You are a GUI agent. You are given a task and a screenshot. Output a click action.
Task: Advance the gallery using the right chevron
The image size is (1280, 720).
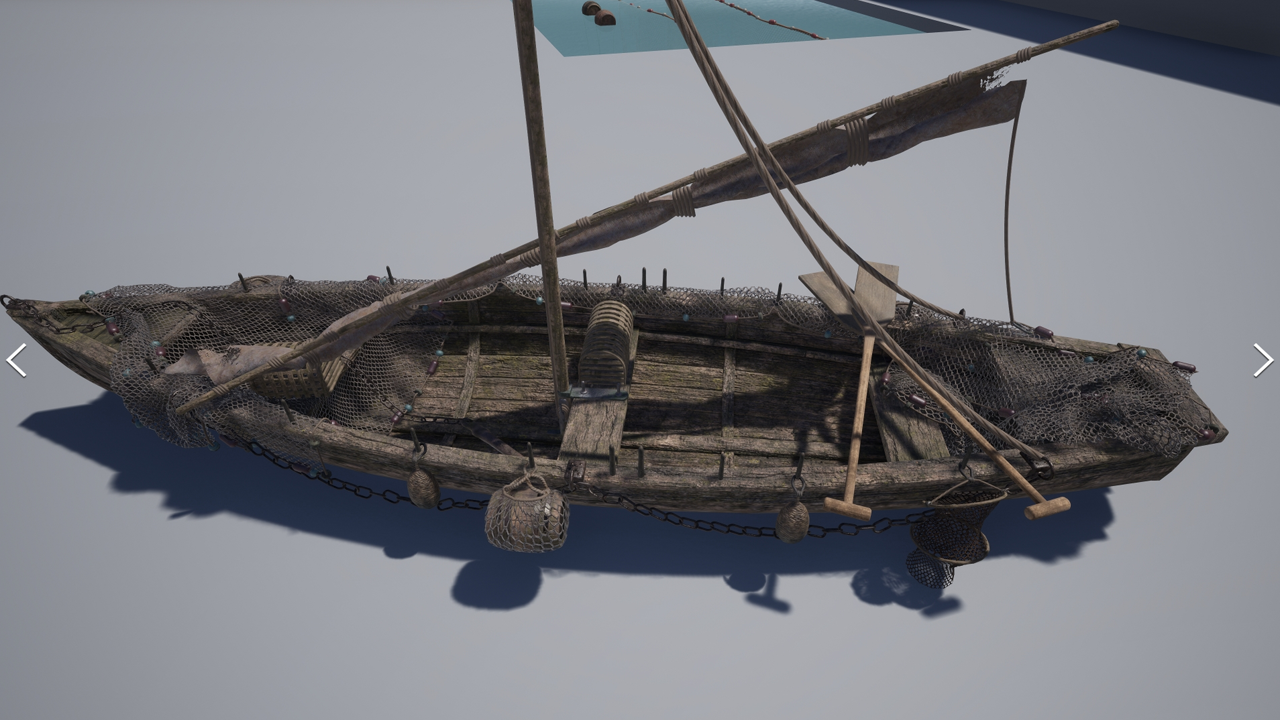click(1261, 361)
